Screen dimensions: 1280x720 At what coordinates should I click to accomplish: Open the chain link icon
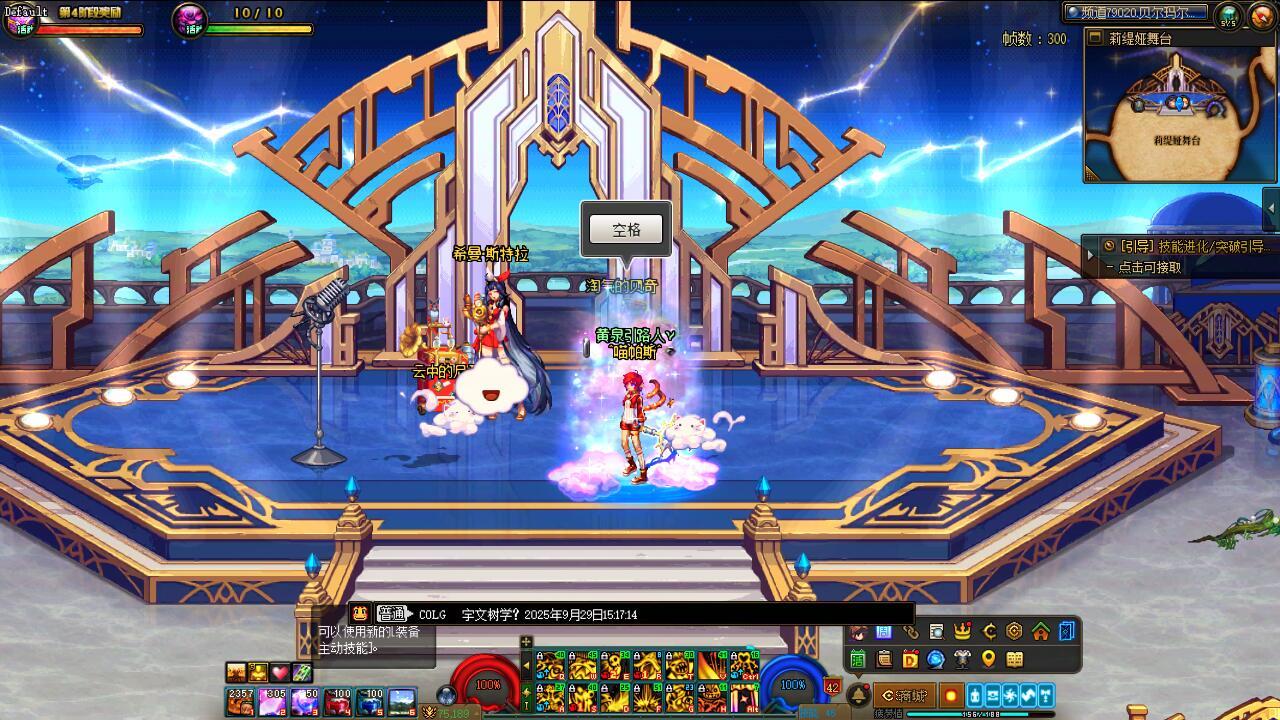tap(910, 631)
